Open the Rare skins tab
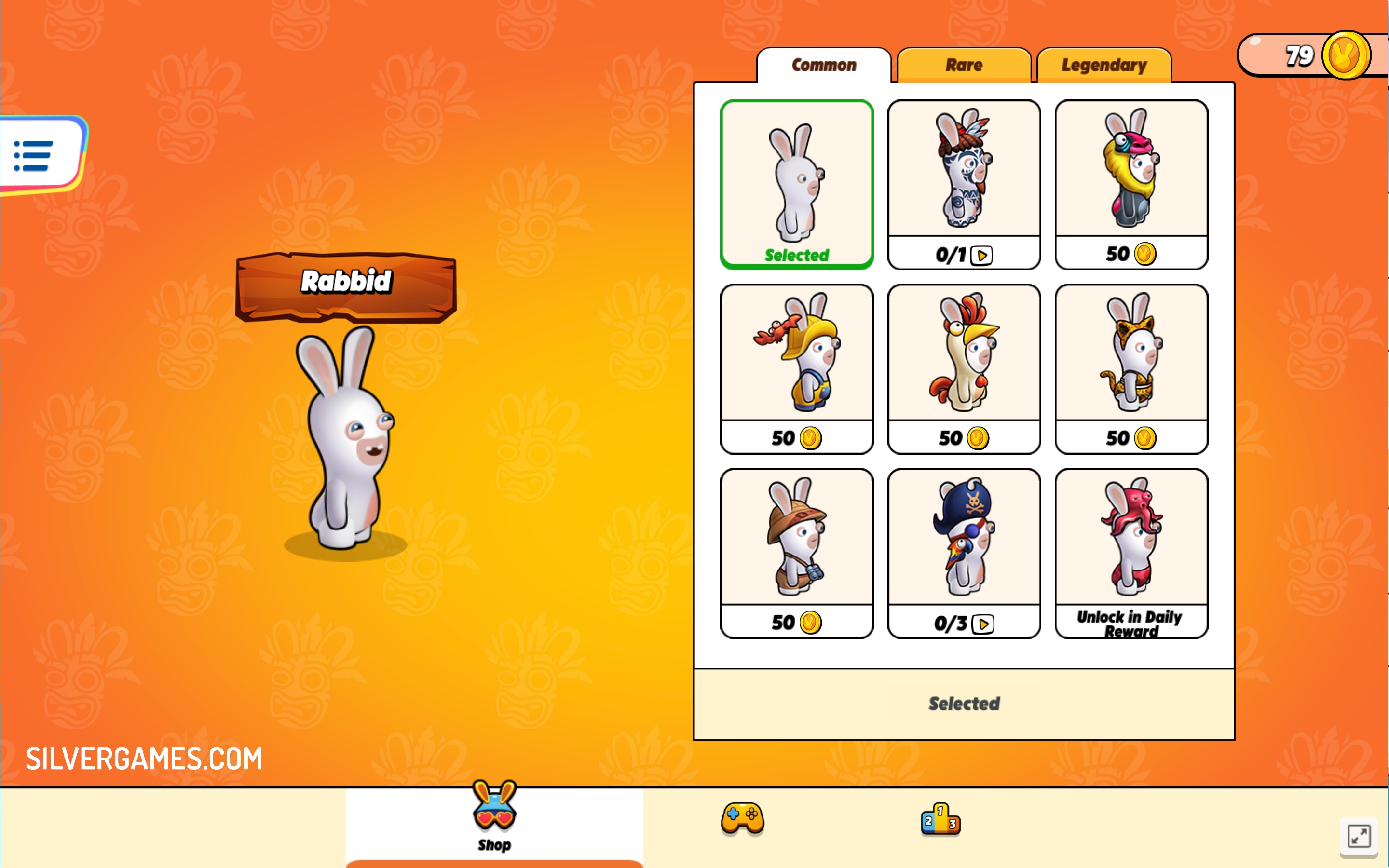The width and height of the screenshot is (1389, 868). 964,66
